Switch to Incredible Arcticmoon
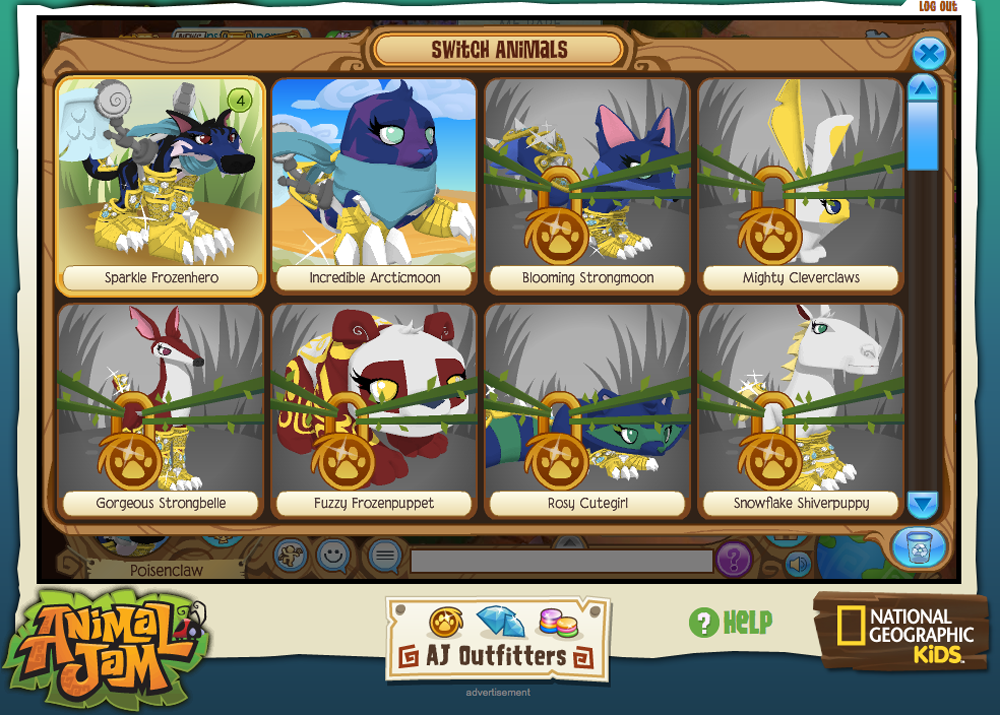The width and height of the screenshot is (1000, 715). click(x=374, y=185)
